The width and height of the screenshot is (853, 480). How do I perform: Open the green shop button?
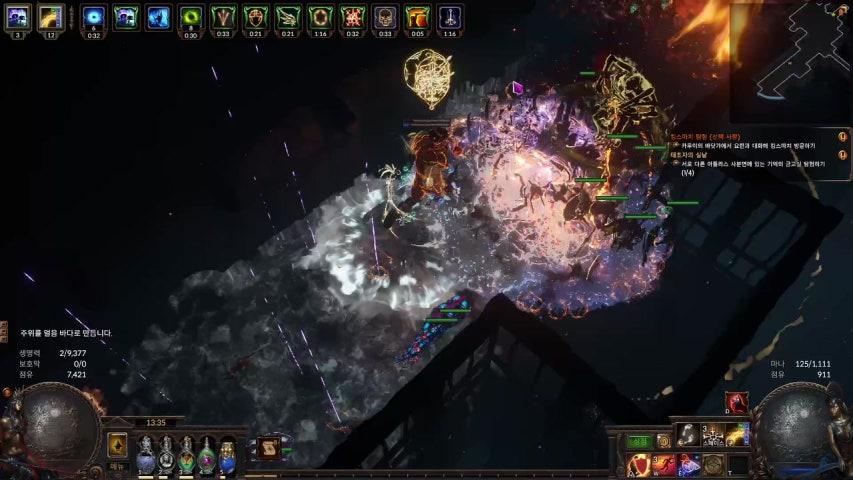[639, 441]
